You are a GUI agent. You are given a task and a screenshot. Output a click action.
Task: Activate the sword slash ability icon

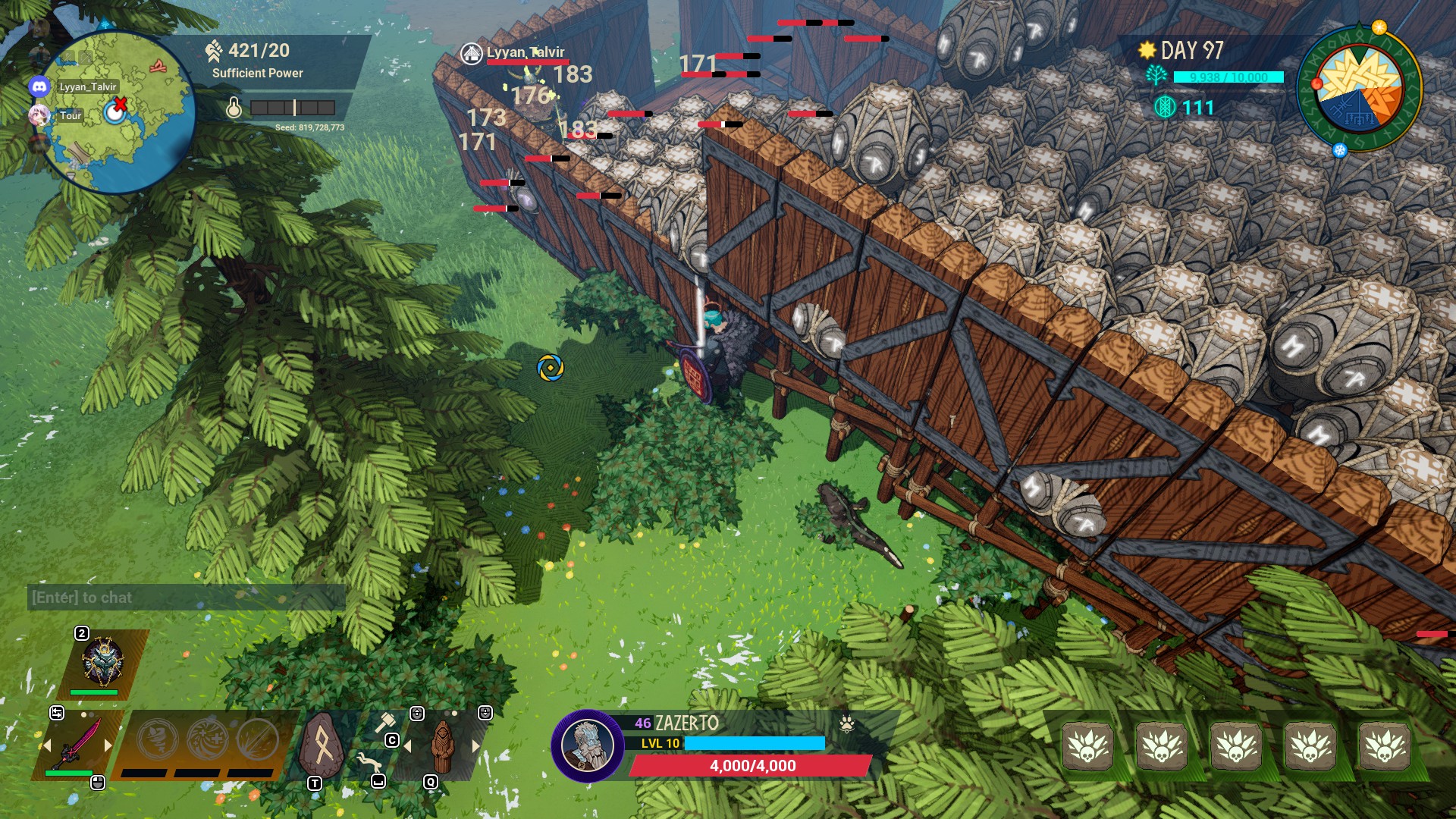click(257, 739)
